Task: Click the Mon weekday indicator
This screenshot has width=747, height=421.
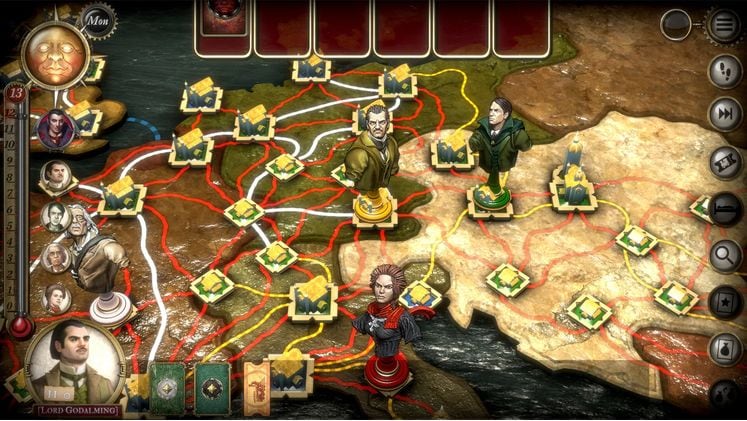Action: (x=98, y=18)
